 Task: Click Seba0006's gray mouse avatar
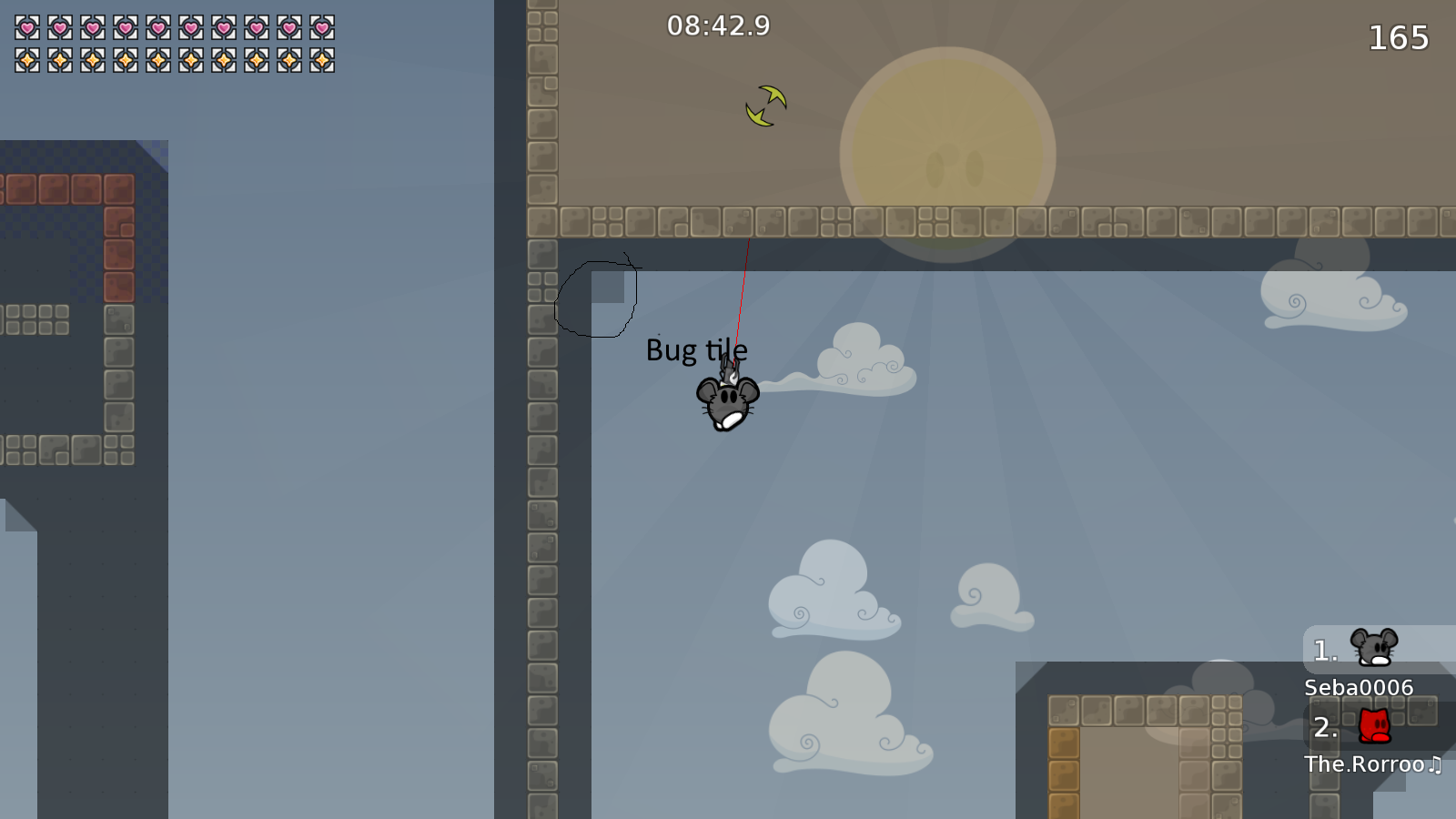click(1374, 648)
